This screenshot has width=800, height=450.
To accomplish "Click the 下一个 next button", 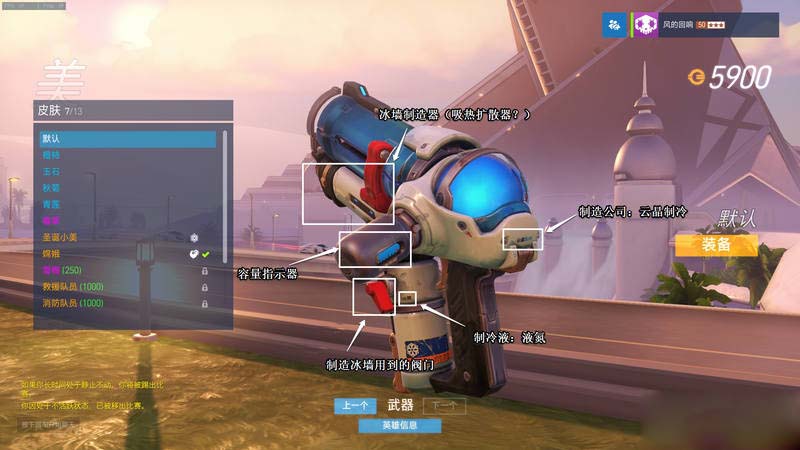I will click(x=444, y=406).
